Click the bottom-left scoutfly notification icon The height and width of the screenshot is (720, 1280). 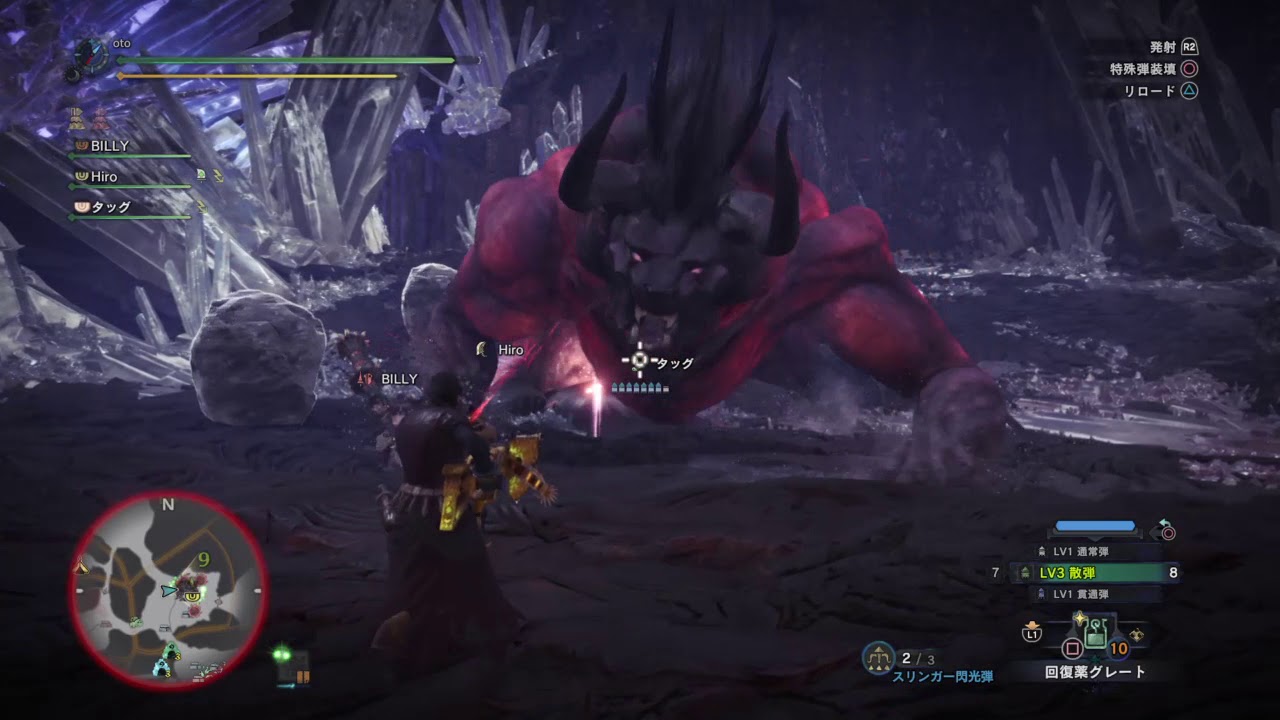292,667
